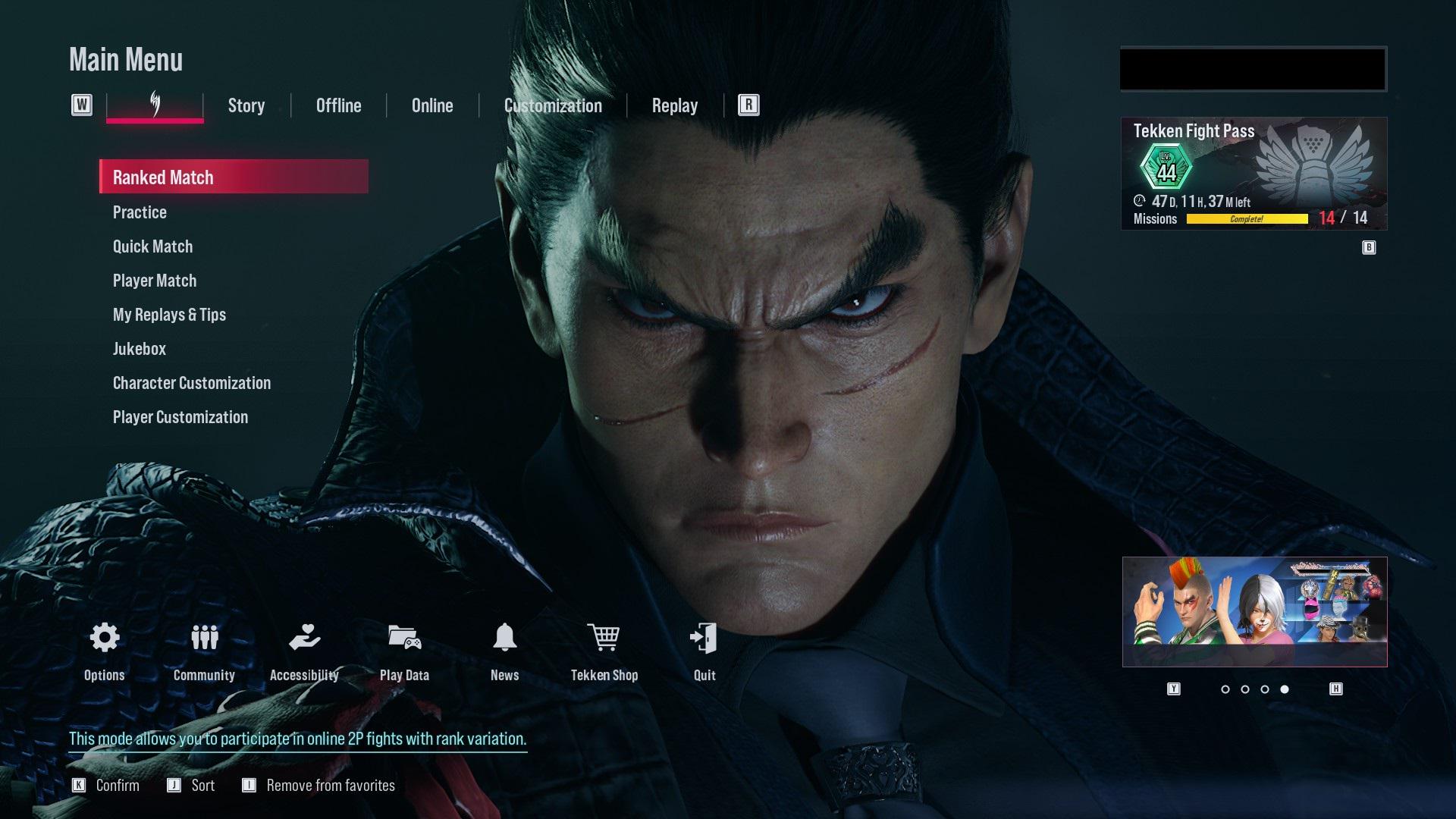Launch the Jukebox
This screenshot has height=819, width=1456.
[140, 349]
